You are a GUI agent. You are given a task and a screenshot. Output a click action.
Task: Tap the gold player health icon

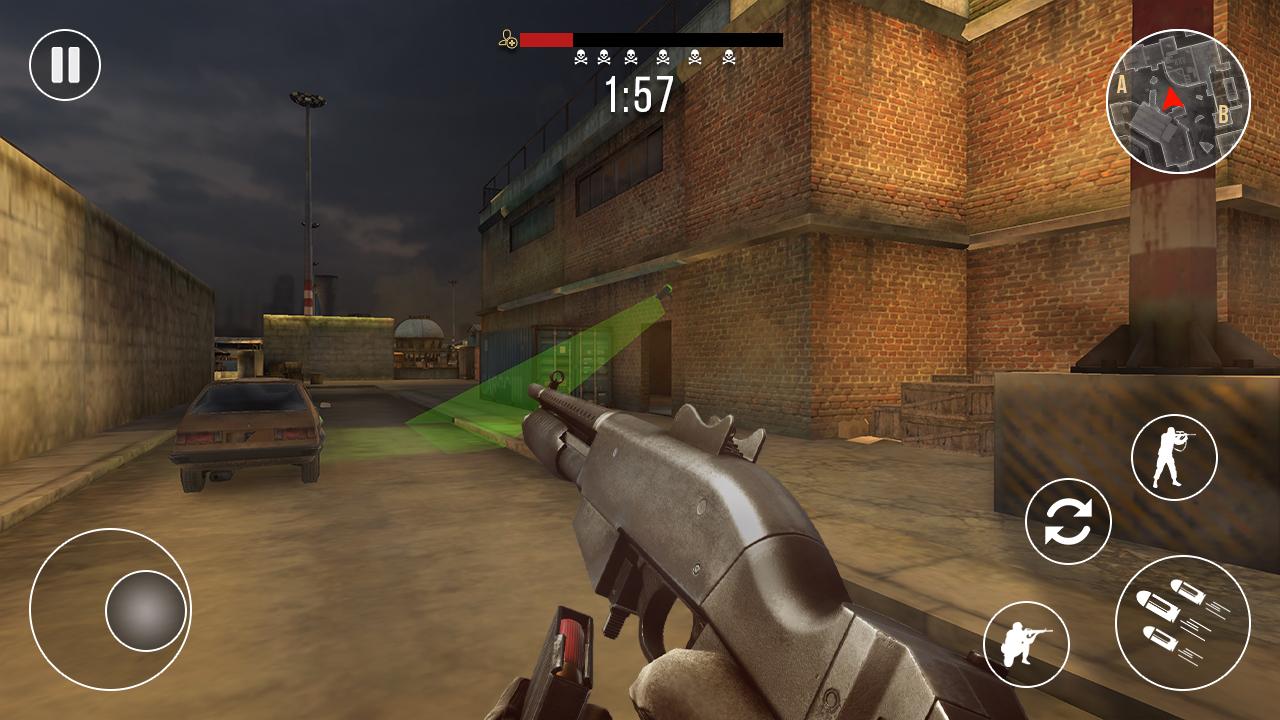click(507, 38)
